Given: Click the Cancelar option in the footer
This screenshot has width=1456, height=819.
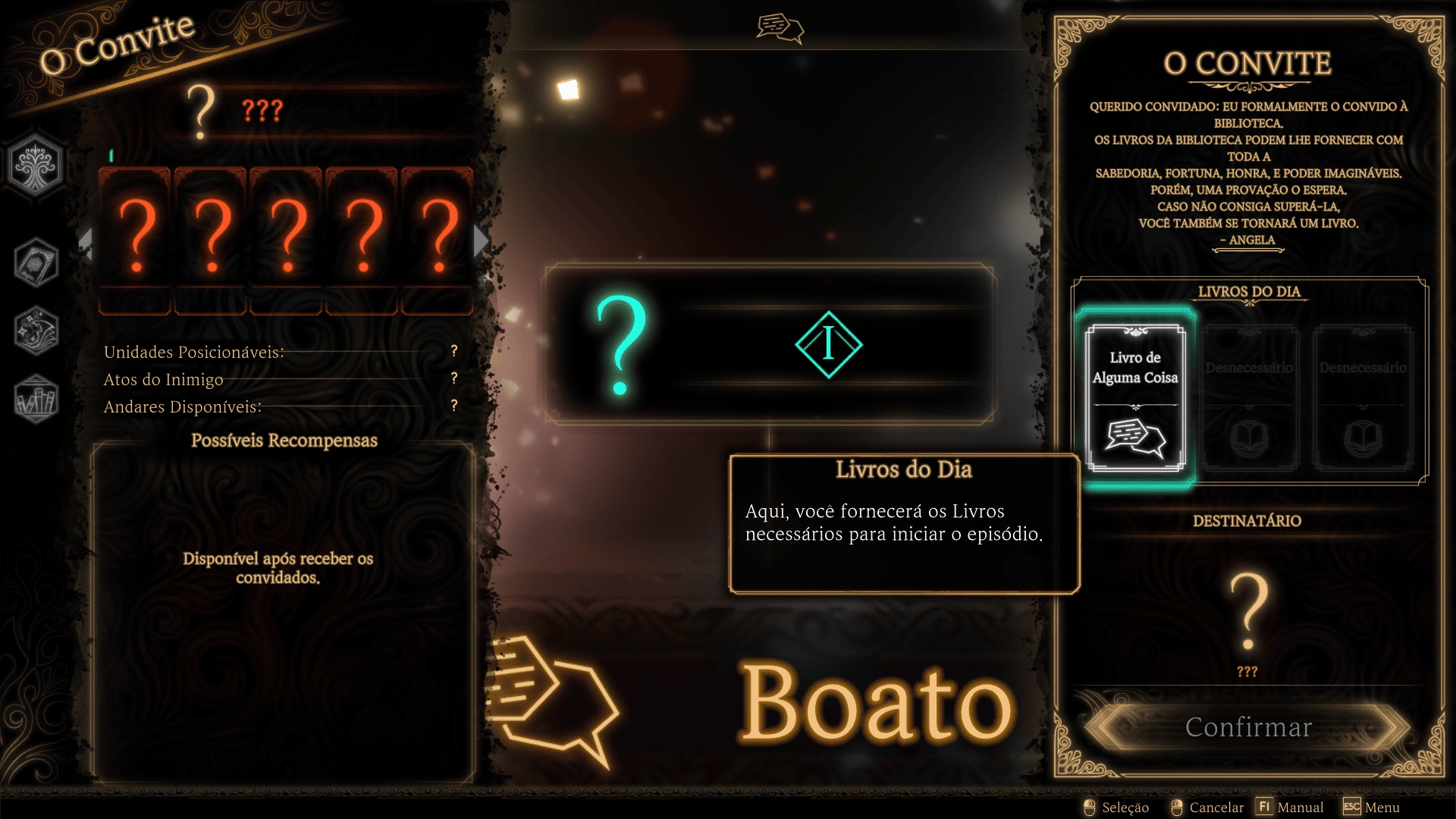Looking at the screenshot, I should [x=1207, y=808].
